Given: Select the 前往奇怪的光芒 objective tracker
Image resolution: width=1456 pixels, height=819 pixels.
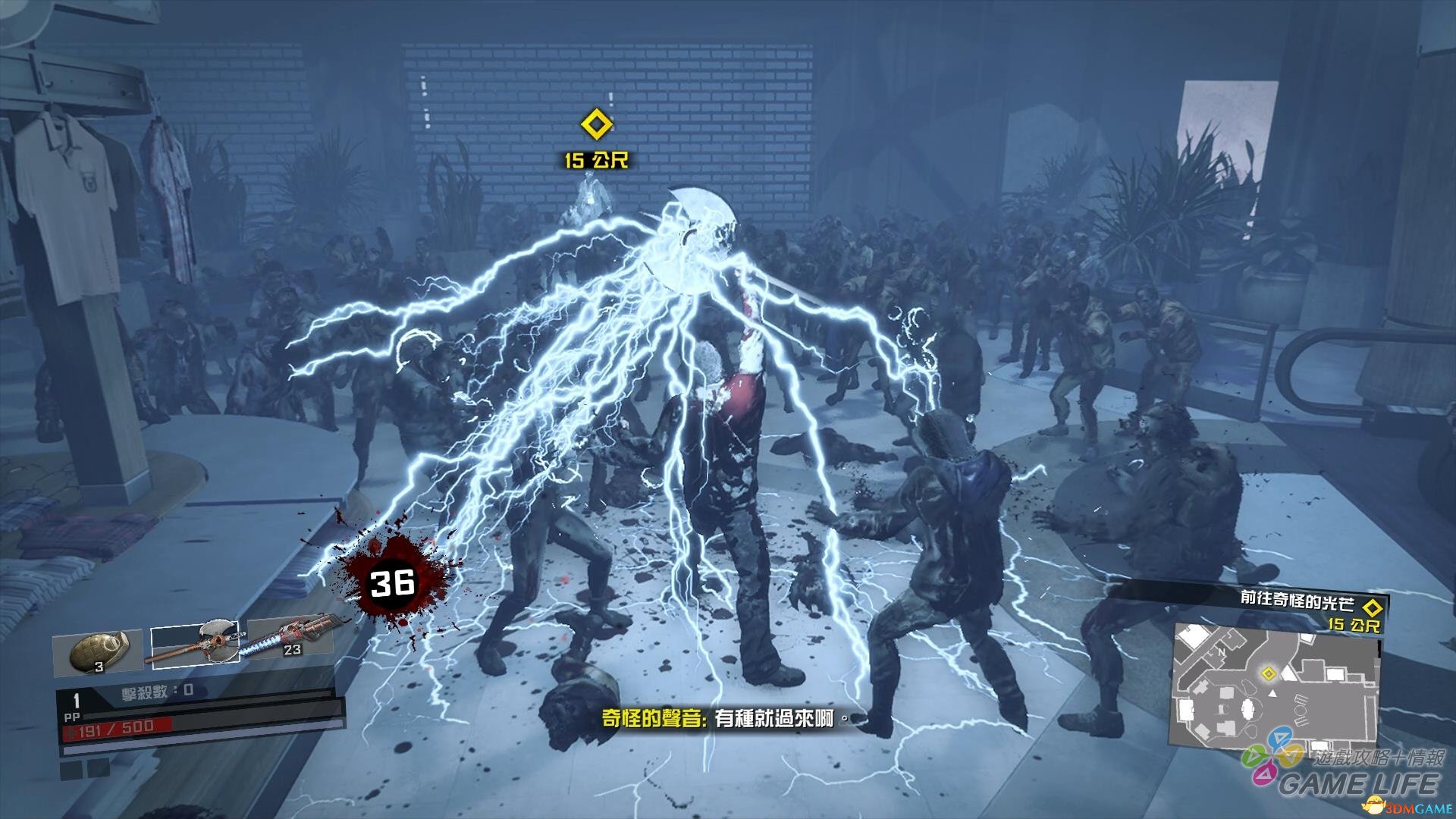Looking at the screenshot, I should coord(1297,601).
